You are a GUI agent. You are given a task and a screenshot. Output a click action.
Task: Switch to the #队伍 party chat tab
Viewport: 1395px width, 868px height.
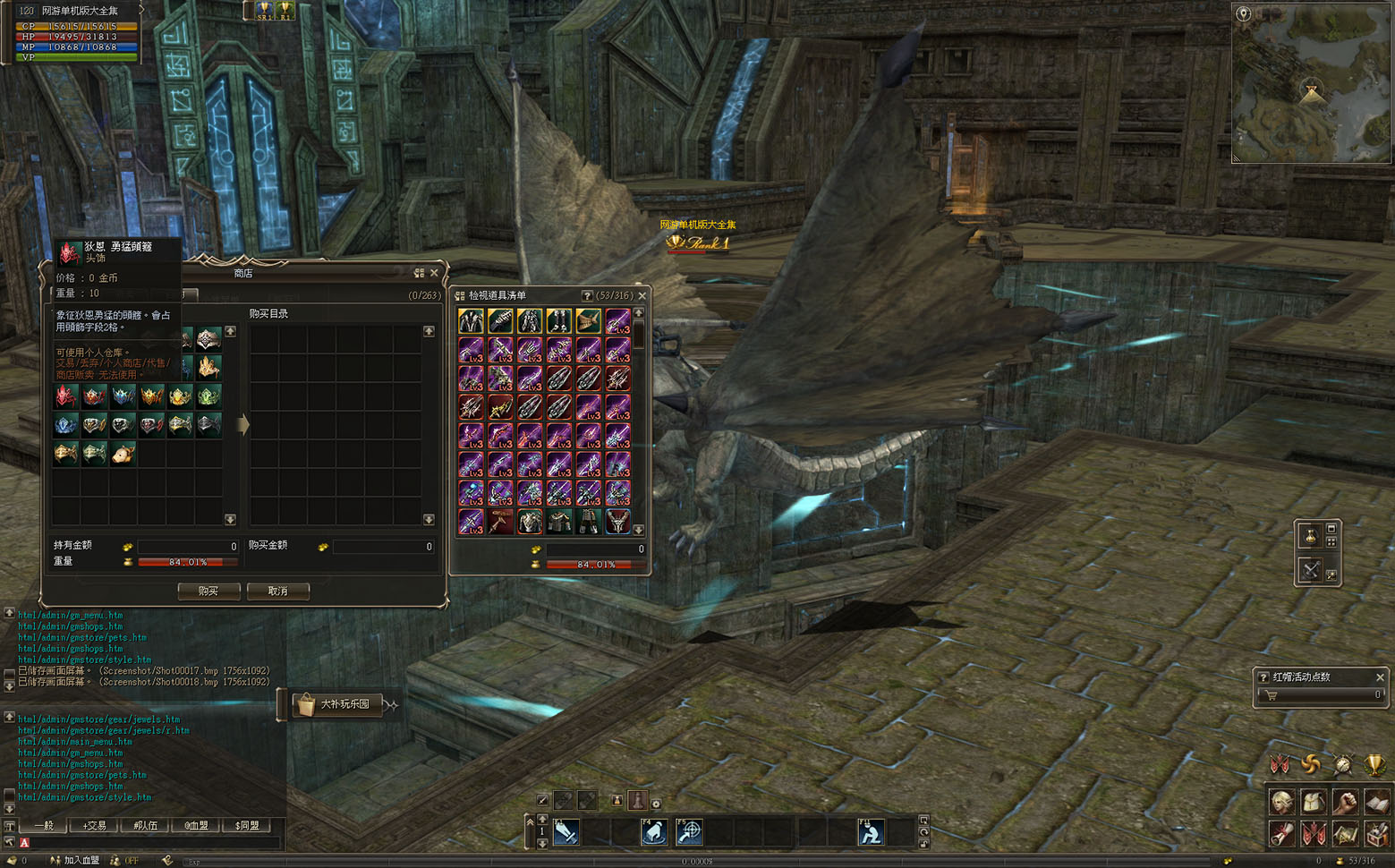[145, 825]
